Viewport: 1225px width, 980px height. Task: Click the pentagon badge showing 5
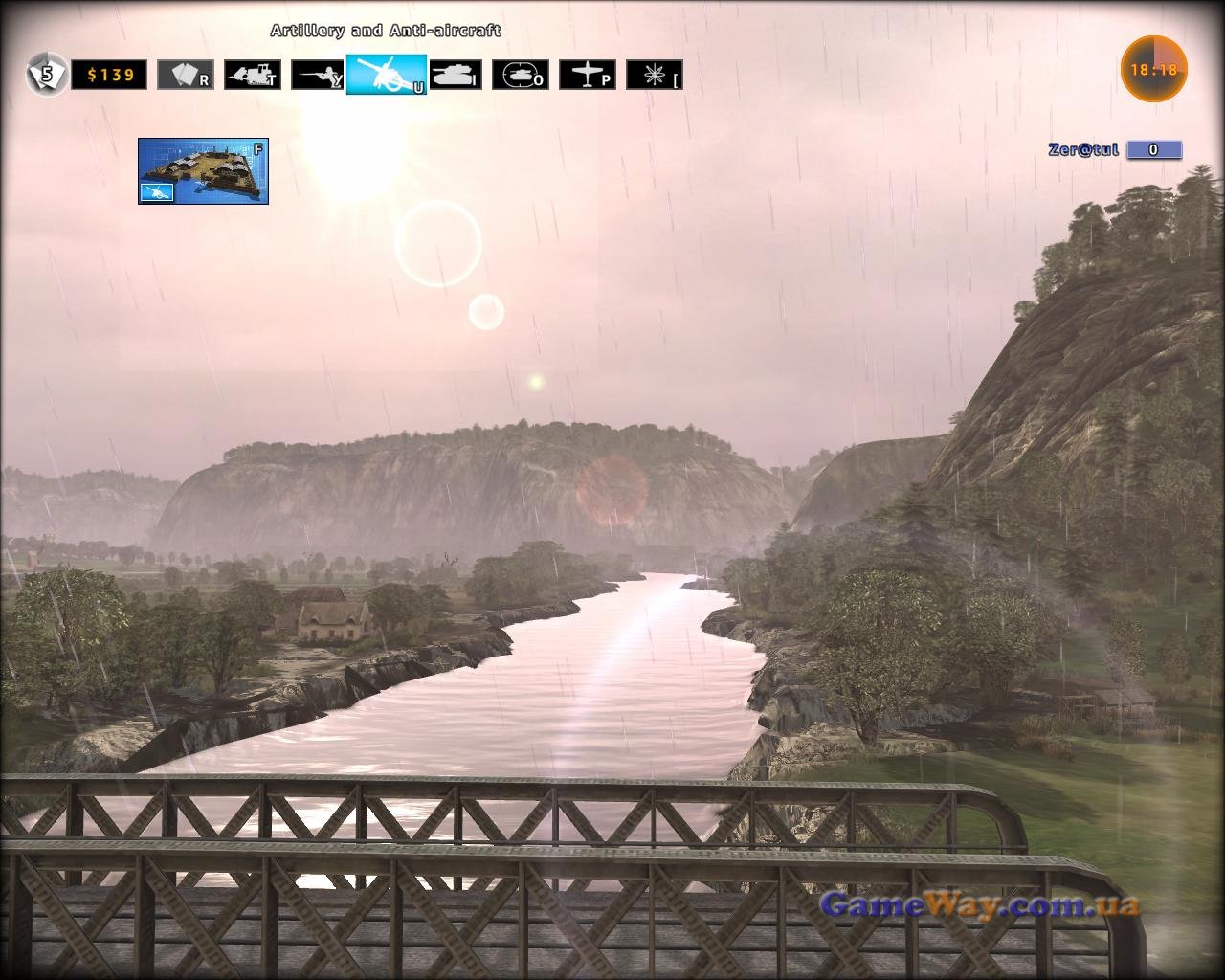coord(47,74)
